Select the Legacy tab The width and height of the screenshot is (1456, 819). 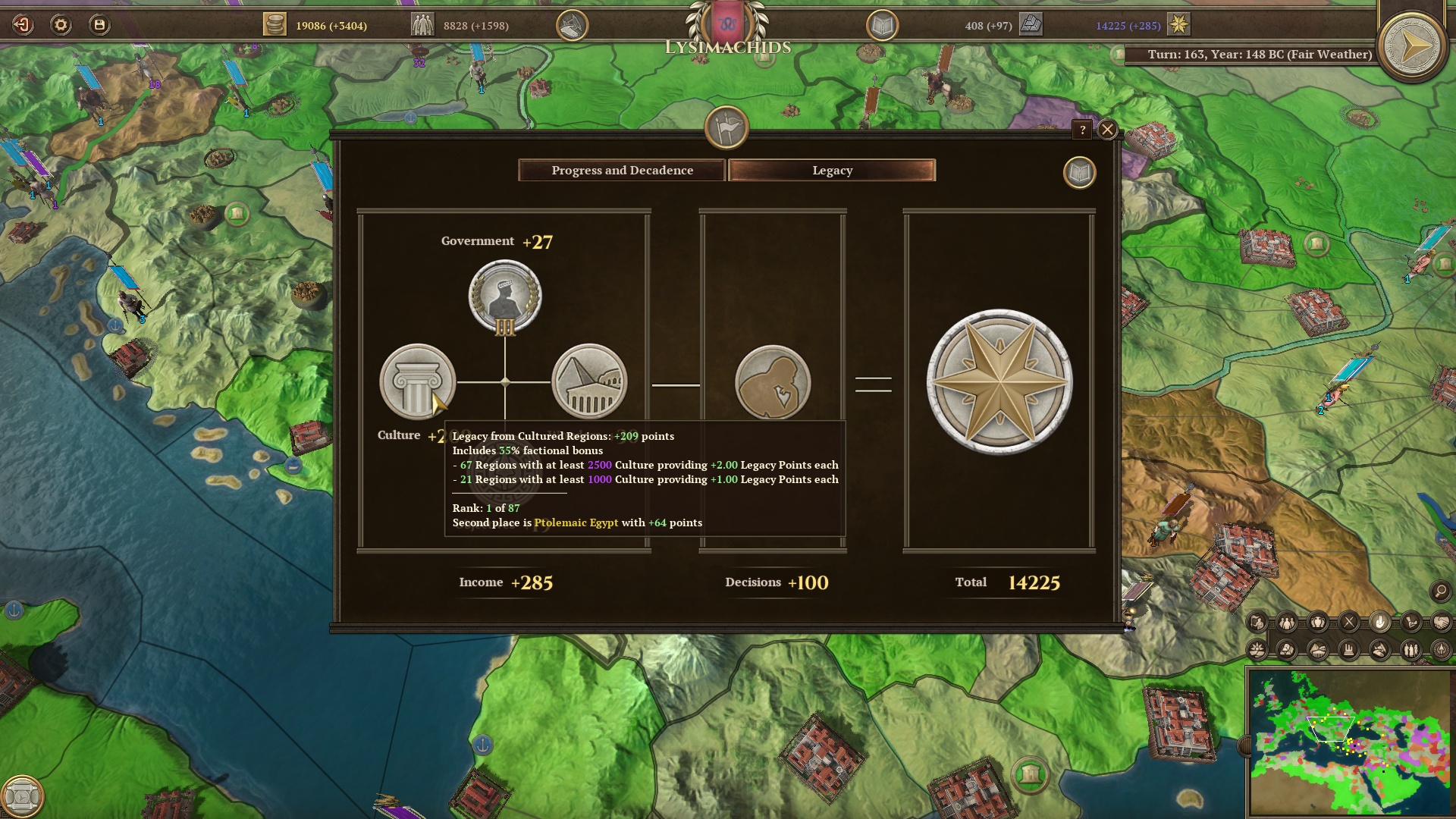click(832, 171)
